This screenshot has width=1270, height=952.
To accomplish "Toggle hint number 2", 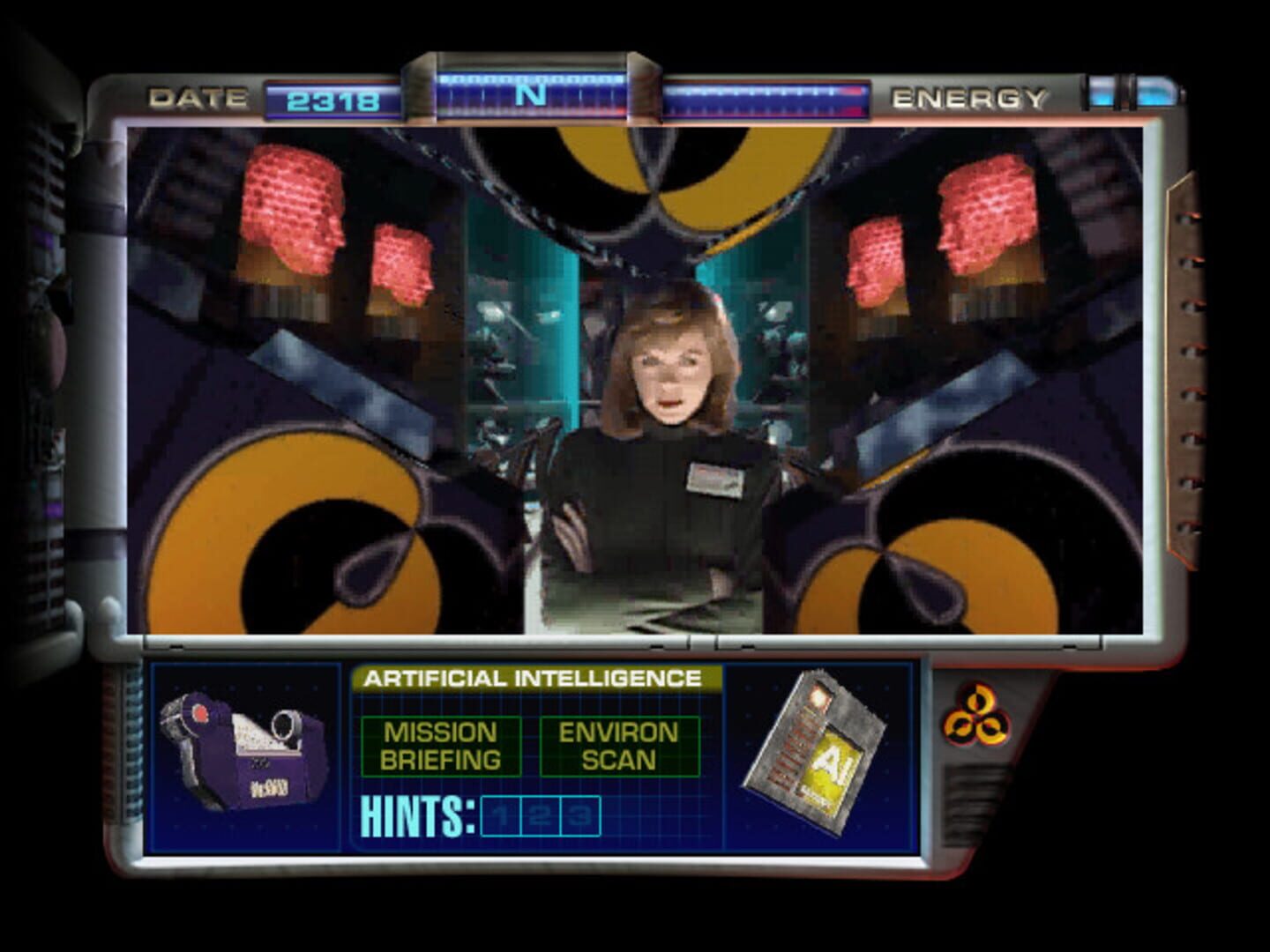I will pos(542,815).
